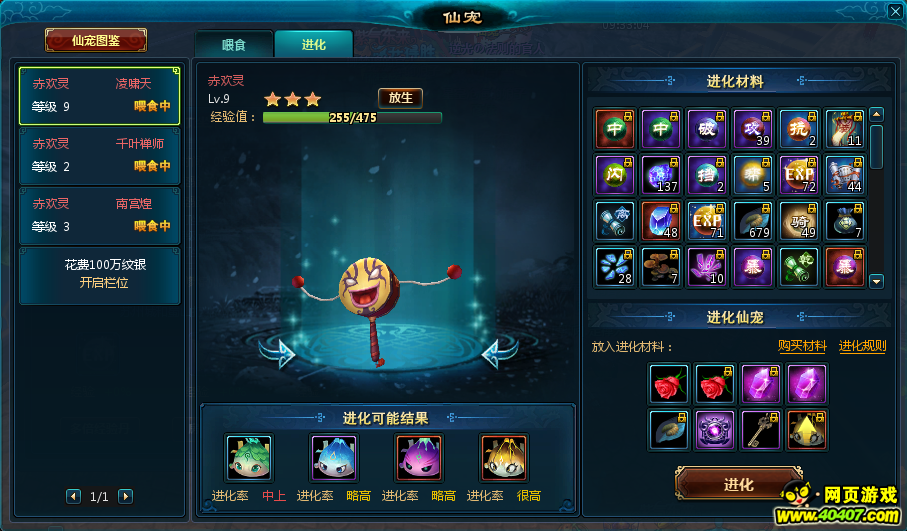Image resolution: width=907 pixels, height=531 pixels.
Task: Start evolution with the 进化 button
Action: 738,485
